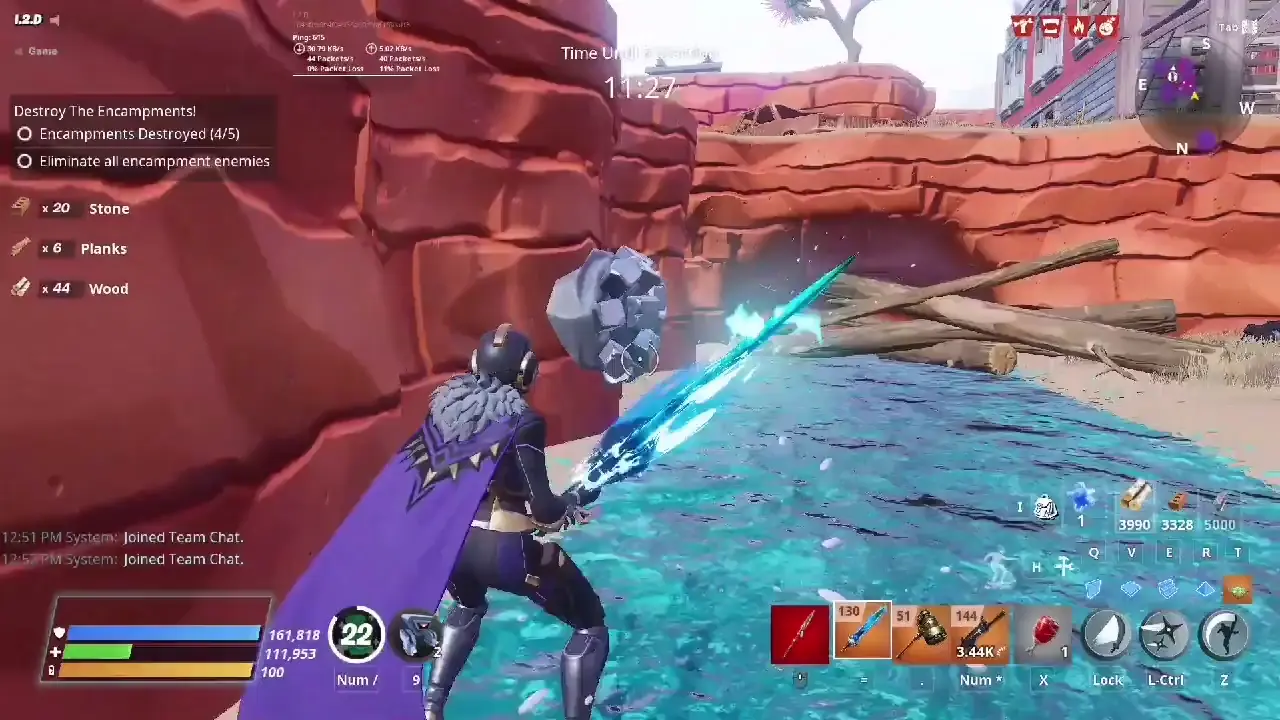
Task: Open the backpack icon near the I key
Action: pyautogui.click(x=1045, y=508)
